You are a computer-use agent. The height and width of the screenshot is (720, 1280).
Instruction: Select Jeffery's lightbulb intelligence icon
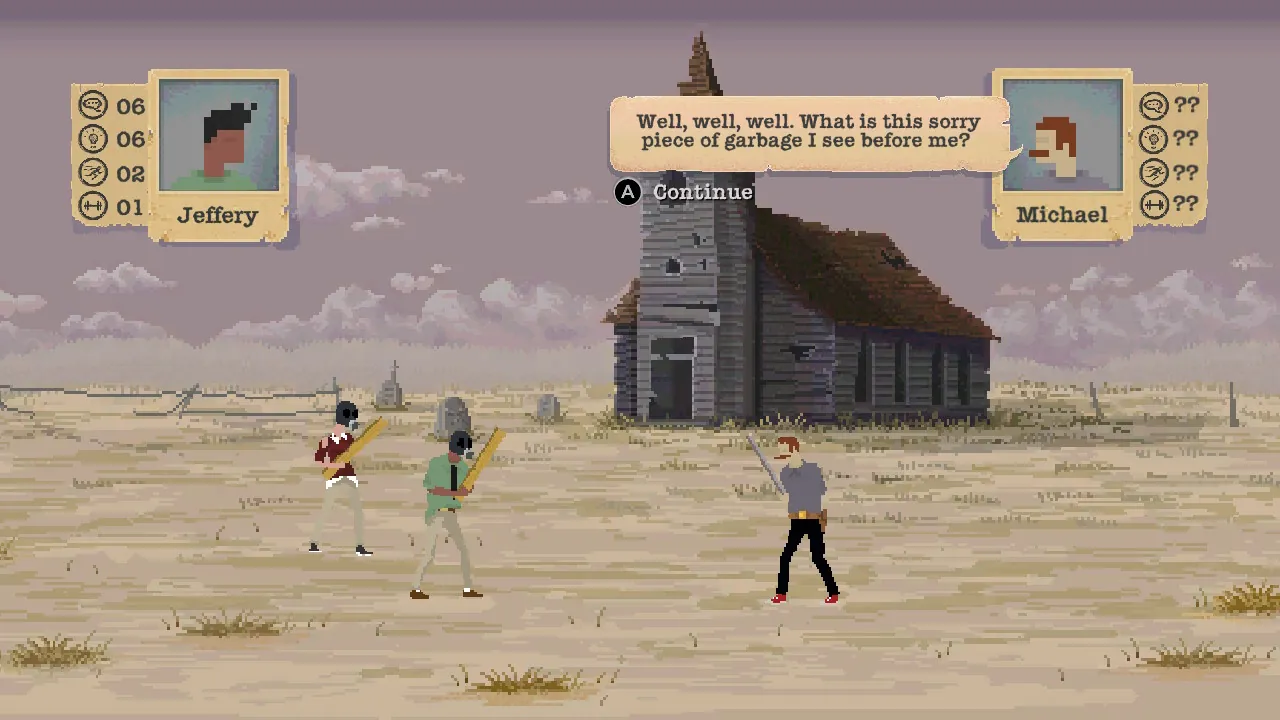click(91, 139)
